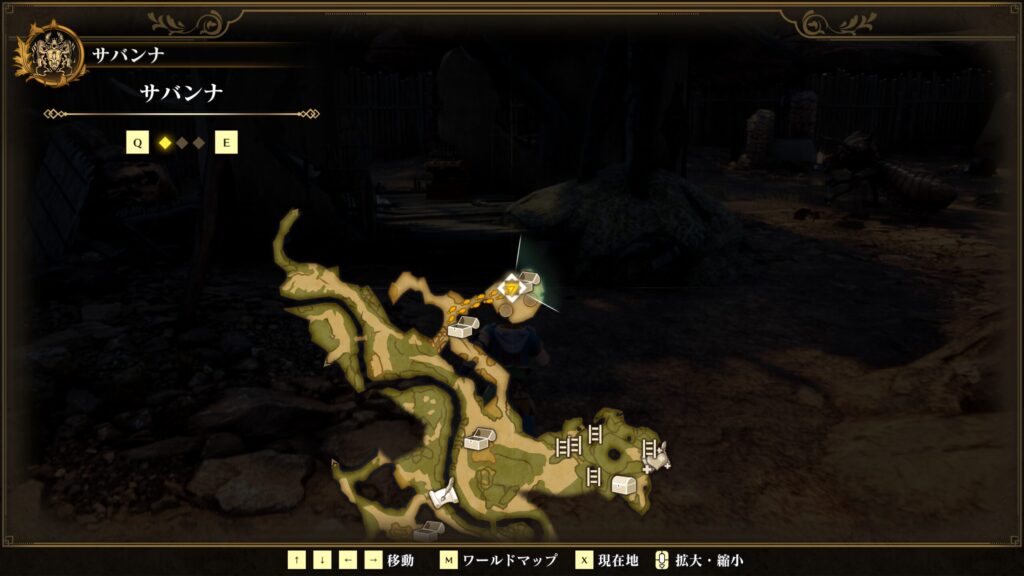Click the ornate crest emblem beside サバンナ
This screenshot has height=576, width=1024.
point(49,55)
